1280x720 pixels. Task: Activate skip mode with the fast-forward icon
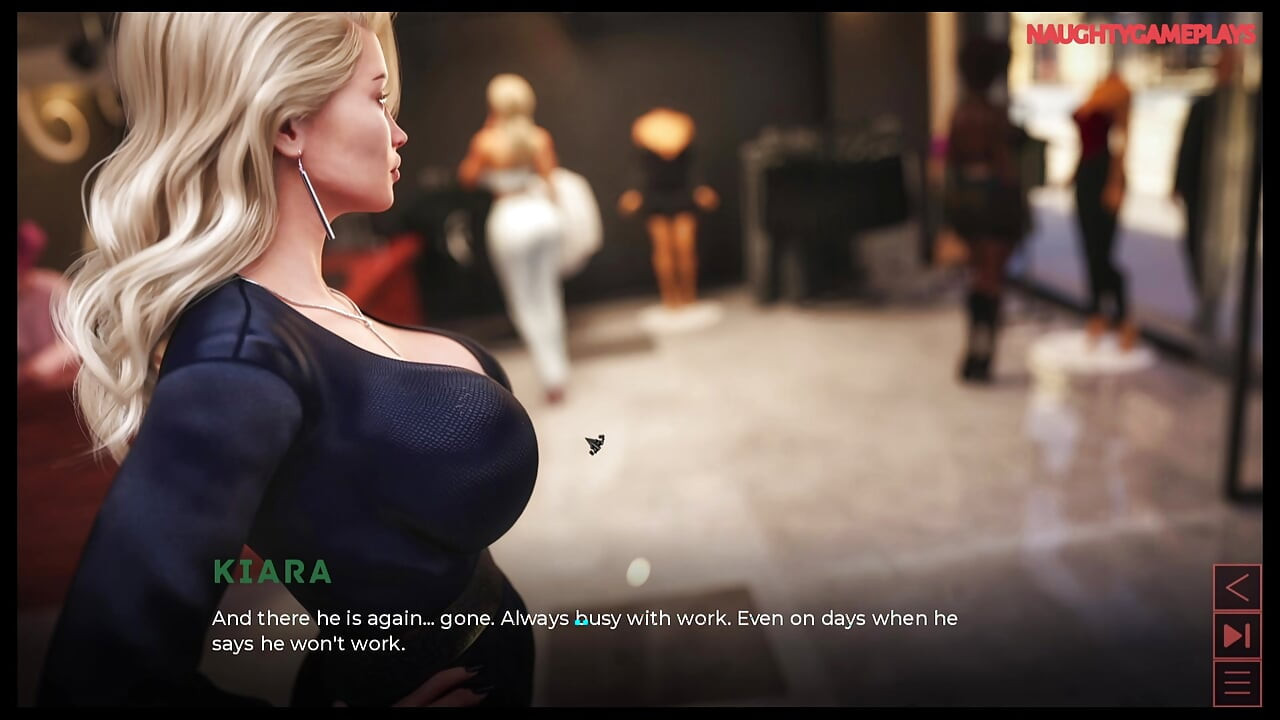(1237, 634)
